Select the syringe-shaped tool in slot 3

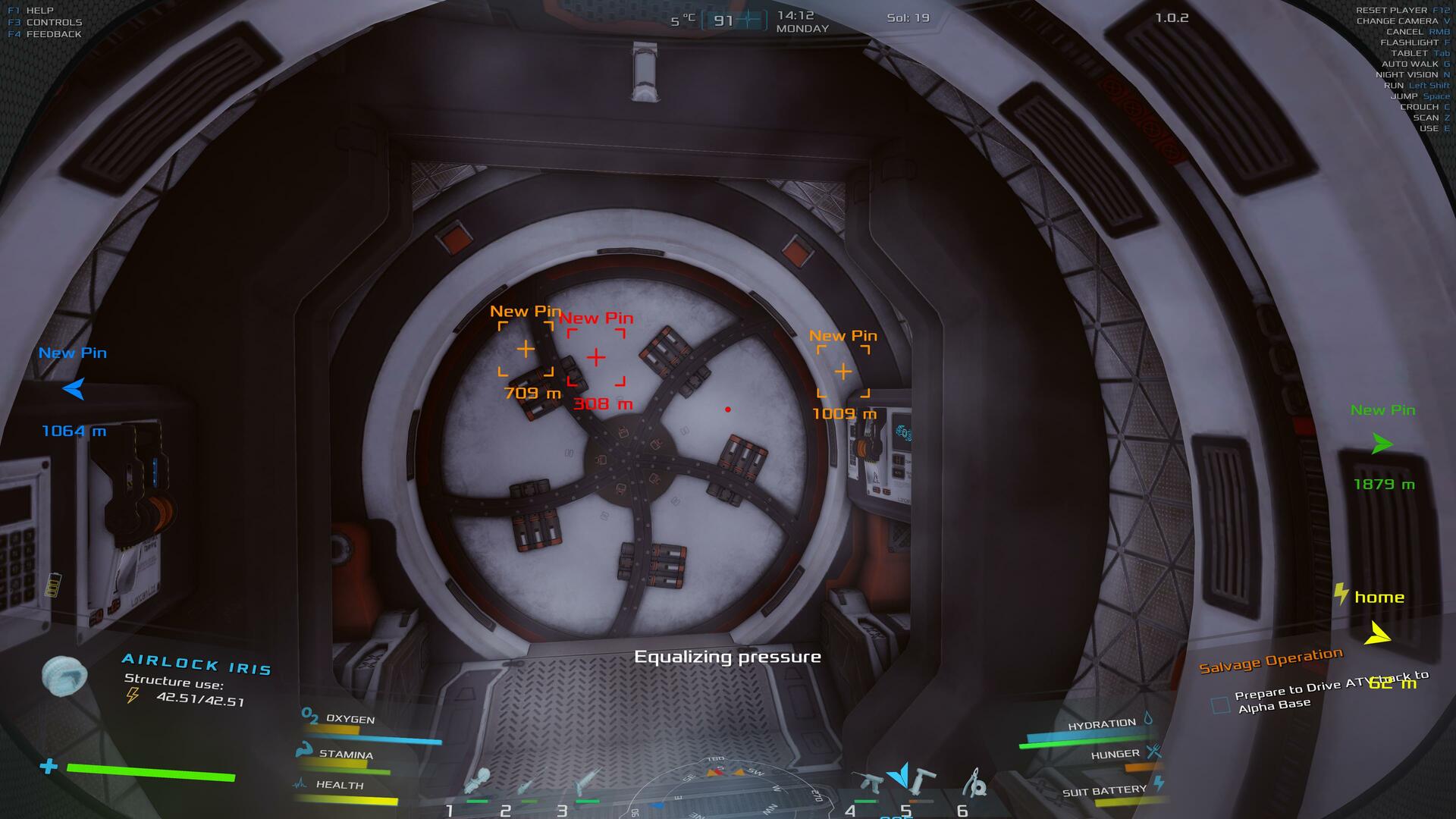(586, 782)
